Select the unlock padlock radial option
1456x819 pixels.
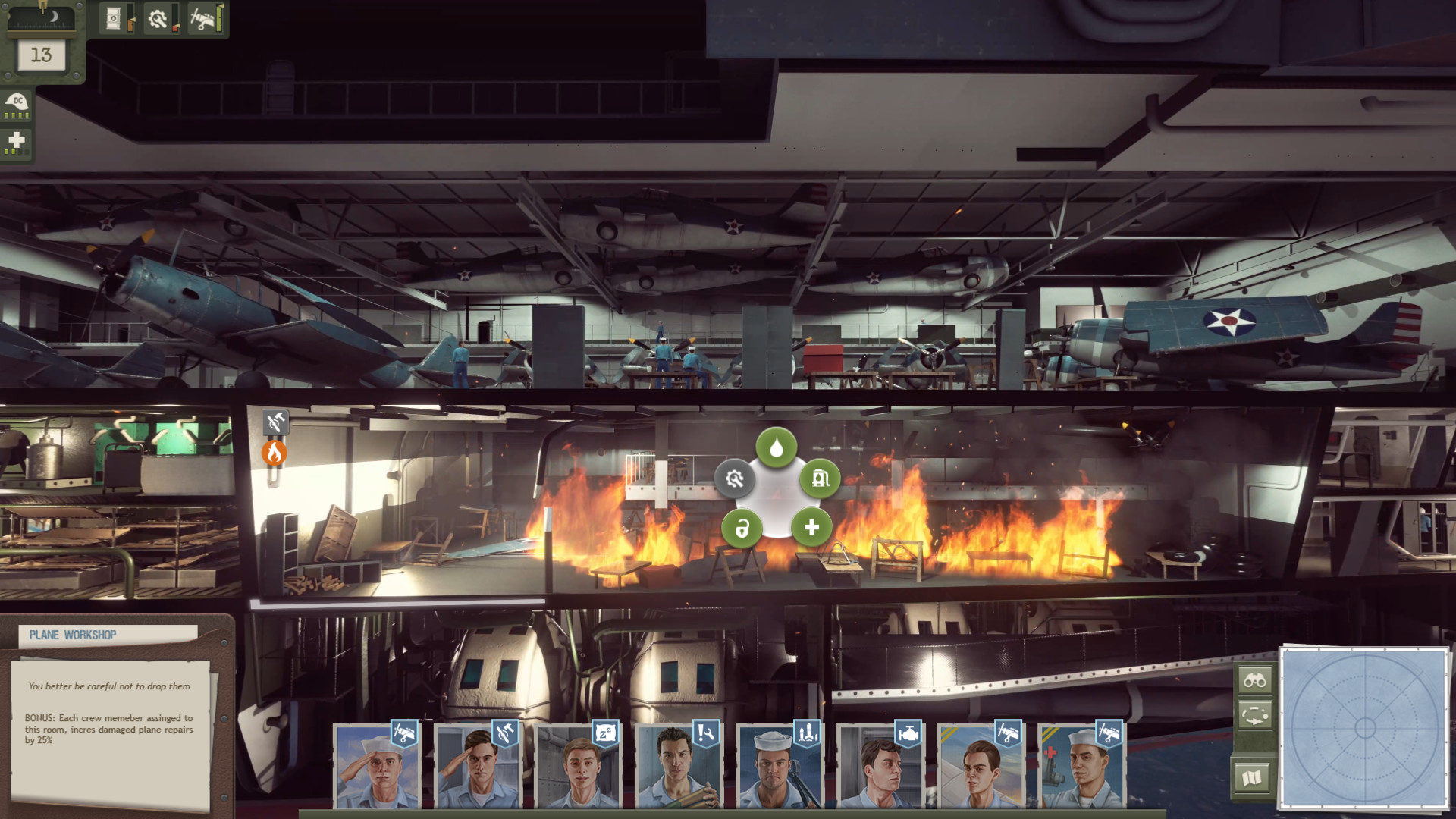pyautogui.click(x=742, y=529)
